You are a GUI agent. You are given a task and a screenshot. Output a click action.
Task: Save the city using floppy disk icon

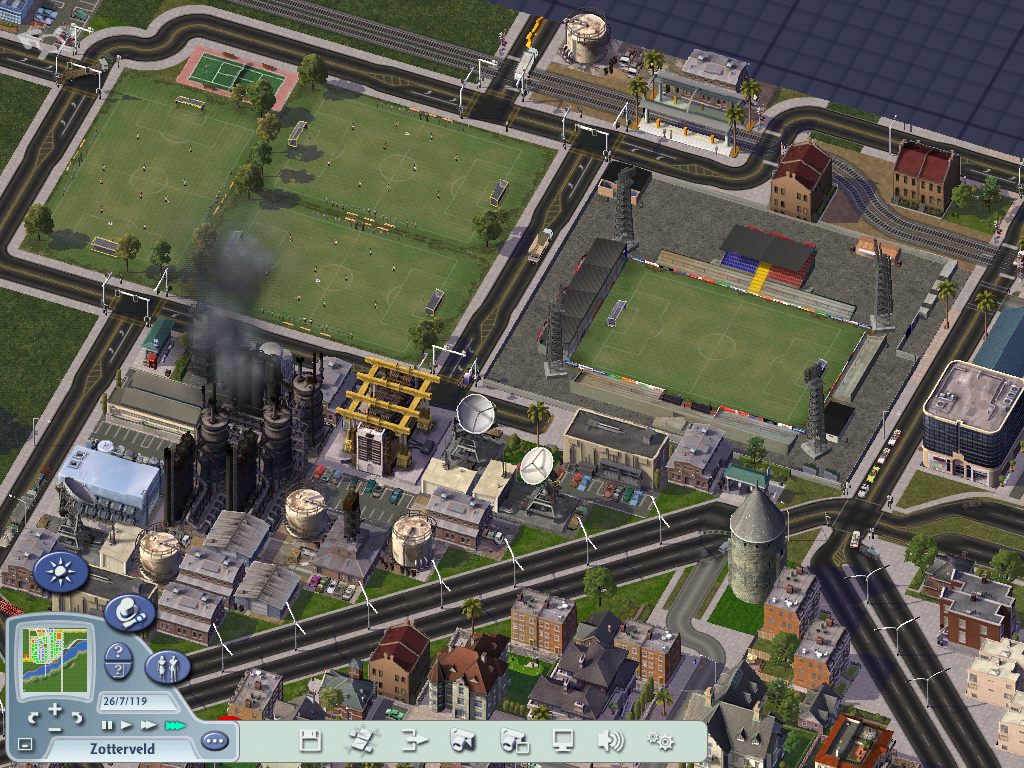310,741
